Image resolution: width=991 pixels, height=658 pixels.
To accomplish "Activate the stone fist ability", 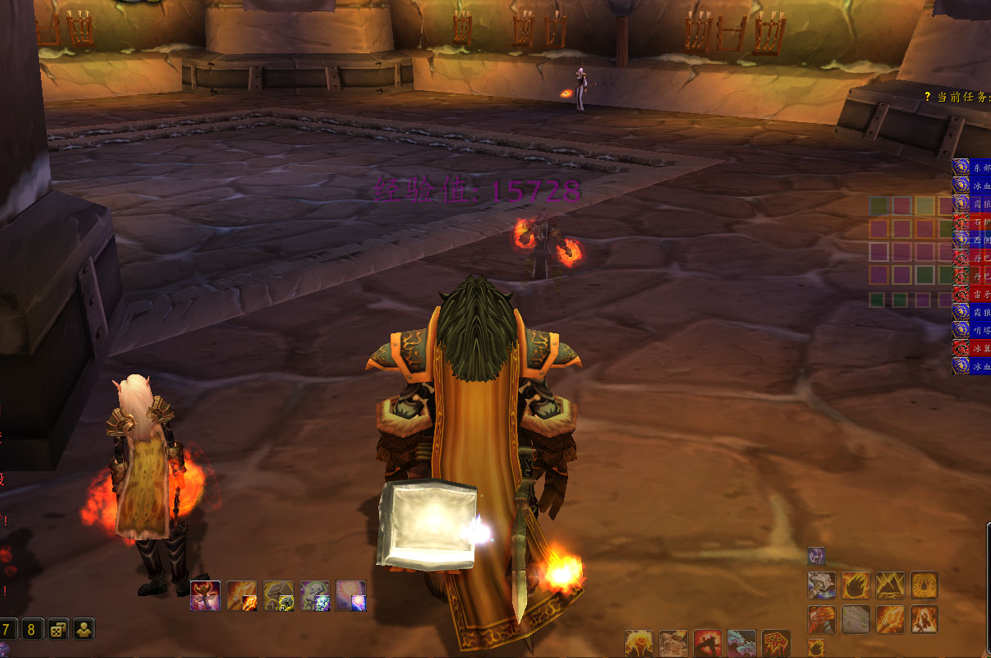I will [673, 643].
